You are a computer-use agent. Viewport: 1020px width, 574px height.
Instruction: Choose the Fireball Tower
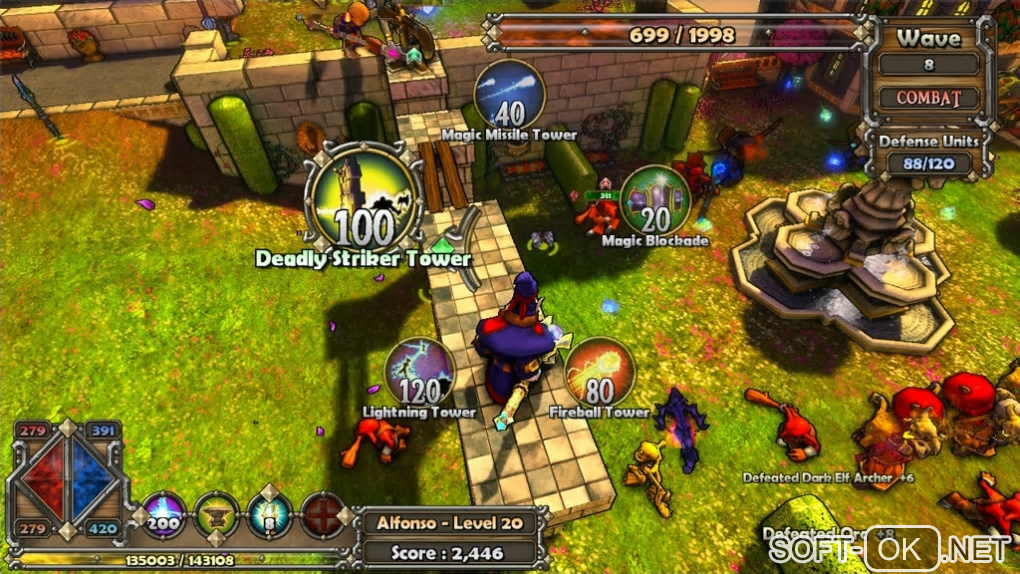coord(599,372)
